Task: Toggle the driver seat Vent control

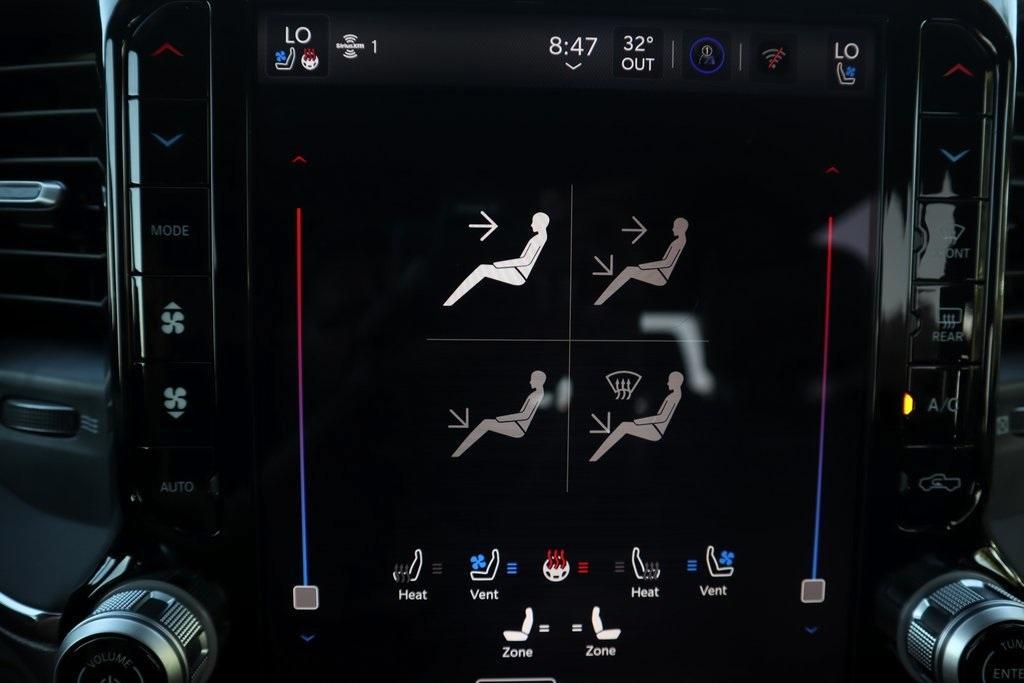Action: pyautogui.click(x=485, y=573)
